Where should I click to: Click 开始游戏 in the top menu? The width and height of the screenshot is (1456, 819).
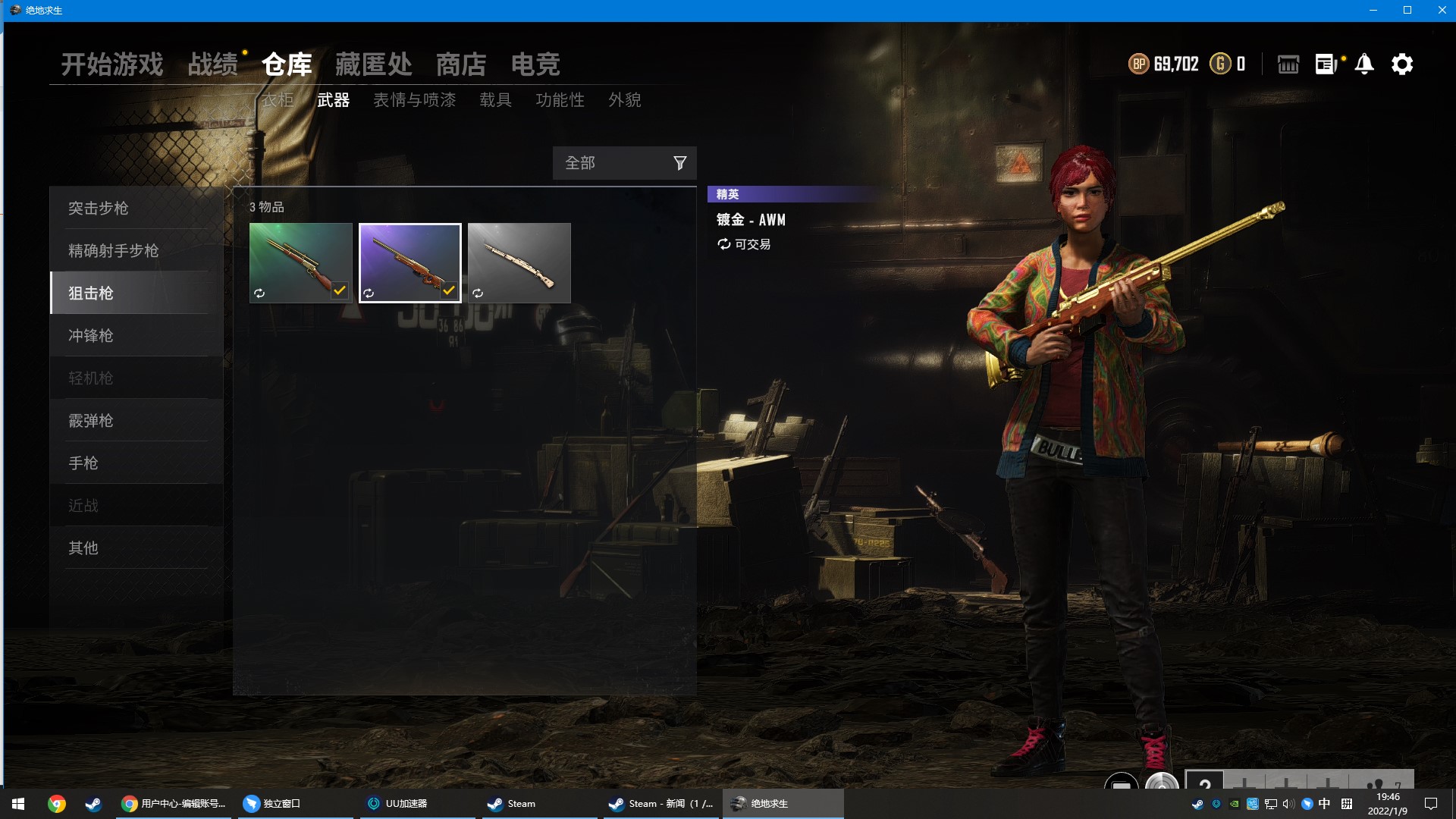[x=112, y=64]
